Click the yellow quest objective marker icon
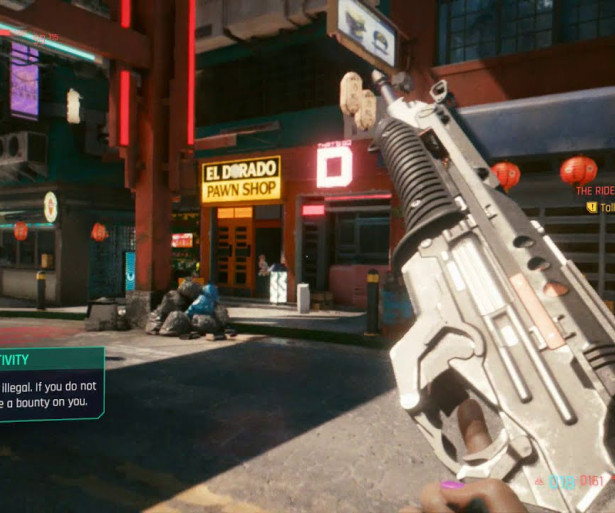The height and width of the screenshot is (513, 615). click(x=591, y=207)
